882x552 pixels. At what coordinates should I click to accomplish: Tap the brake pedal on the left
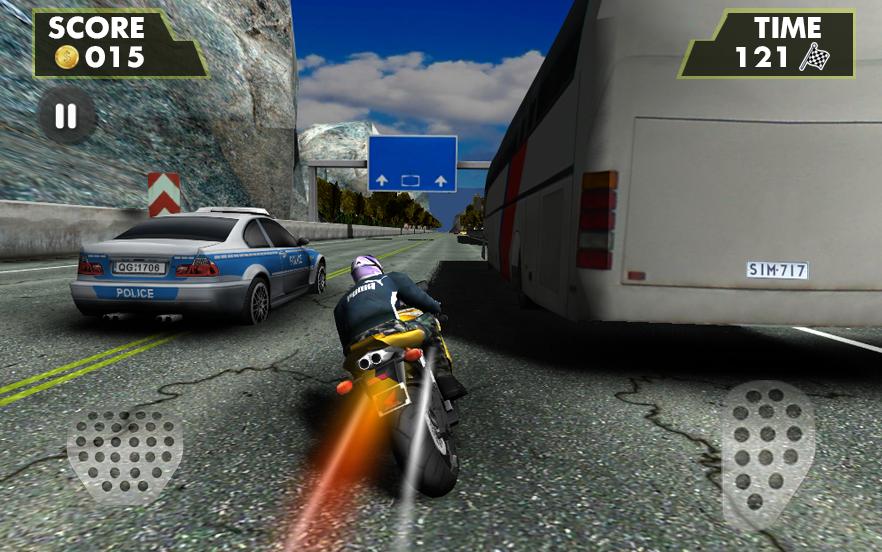point(124,452)
